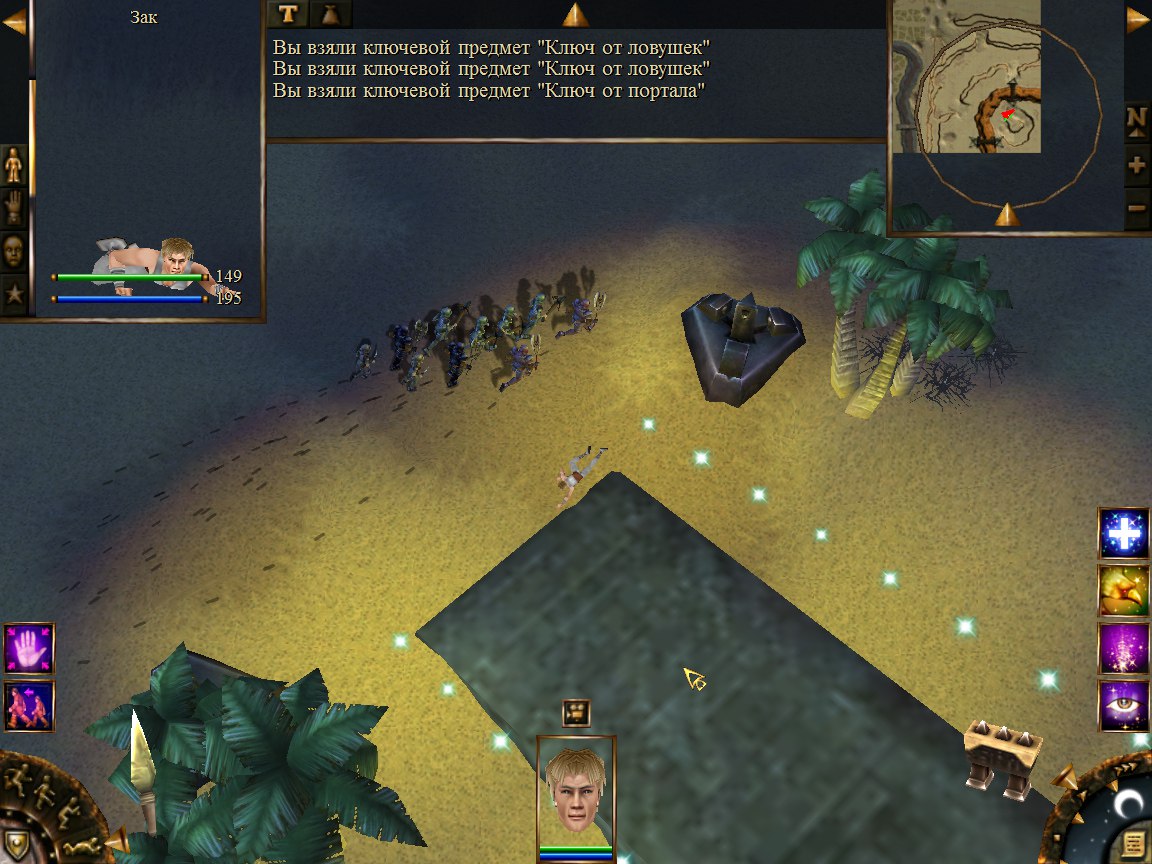Open the face mask tab
1152x864 pixels.
[14, 250]
